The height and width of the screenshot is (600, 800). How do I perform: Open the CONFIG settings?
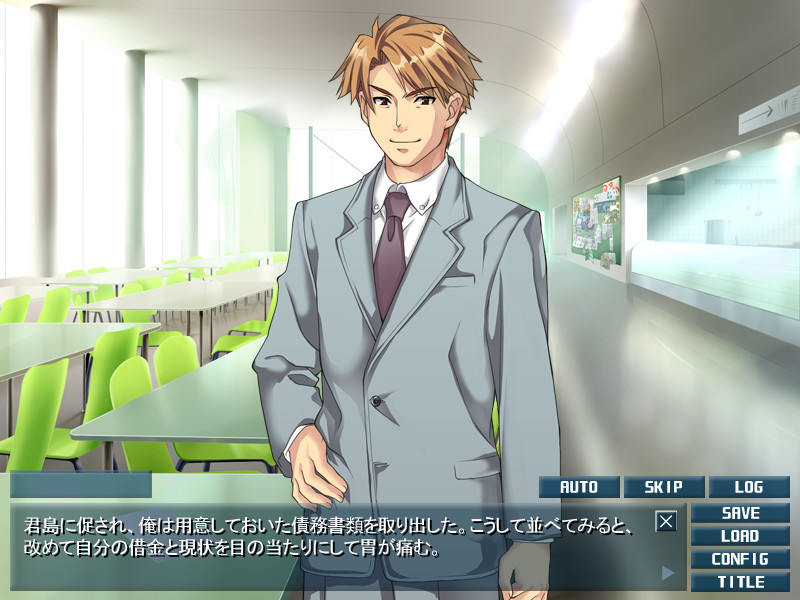740,559
